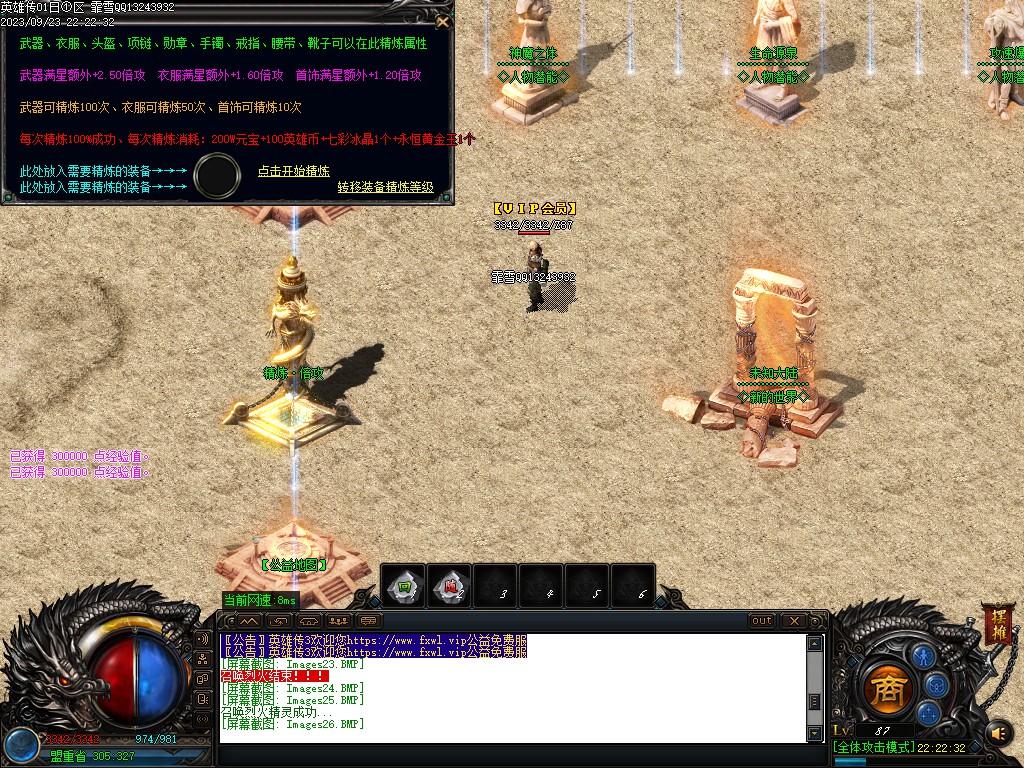Click the speech bubble chat toolbar button
This screenshot has height=768, width=1024.
369,621
